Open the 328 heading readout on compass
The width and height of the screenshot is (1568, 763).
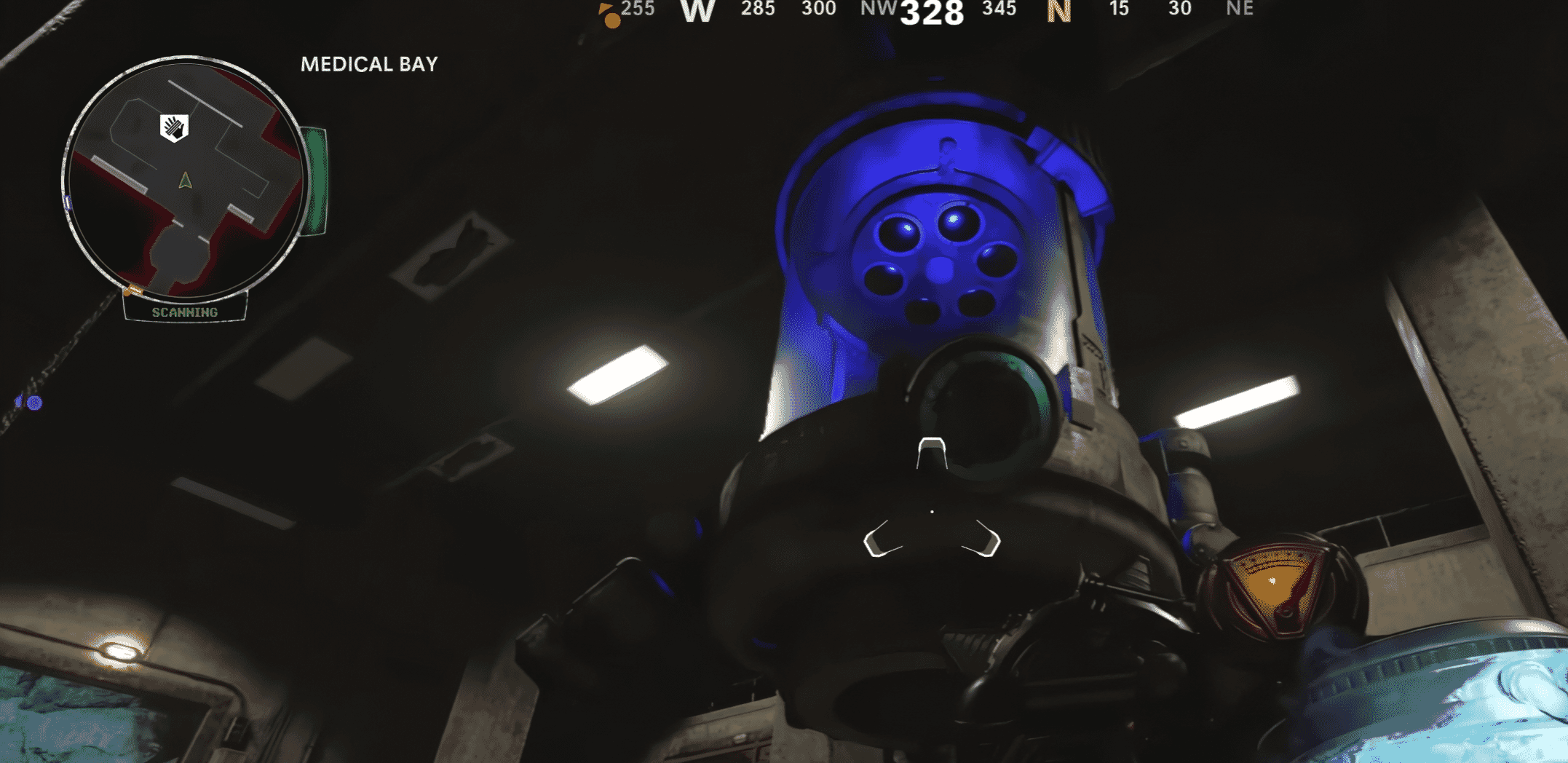[932, 13]
